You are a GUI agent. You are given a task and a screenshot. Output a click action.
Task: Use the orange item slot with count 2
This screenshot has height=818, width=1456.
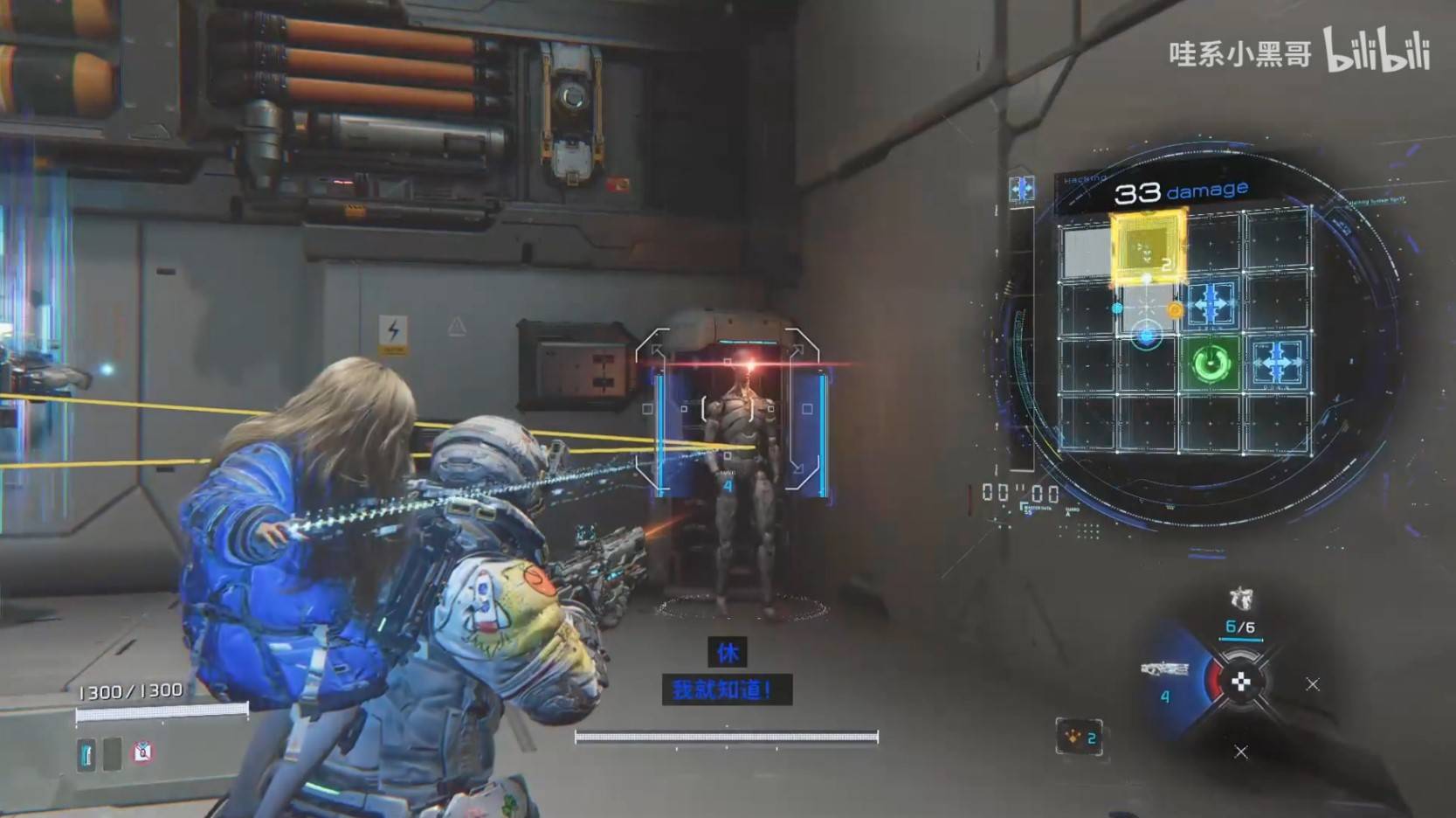1079,738
